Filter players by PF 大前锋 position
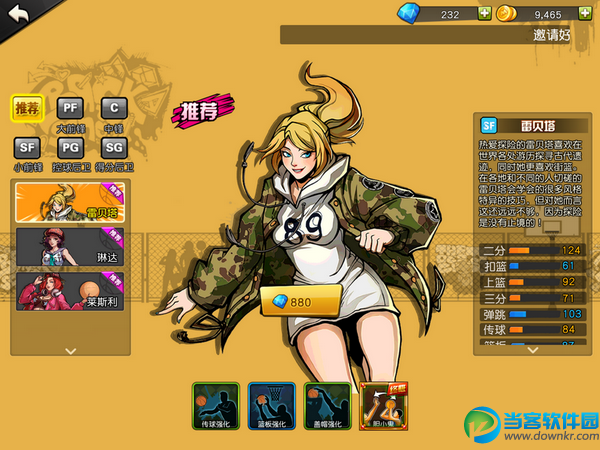 (70, 107)
